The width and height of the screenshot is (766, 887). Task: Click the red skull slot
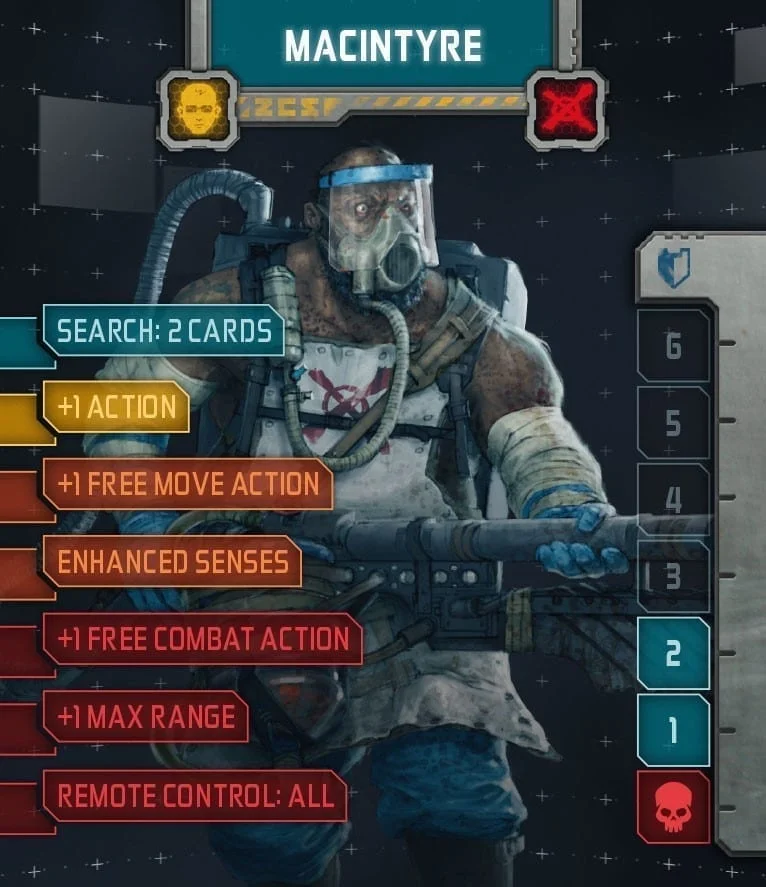[x=673, y=807]
